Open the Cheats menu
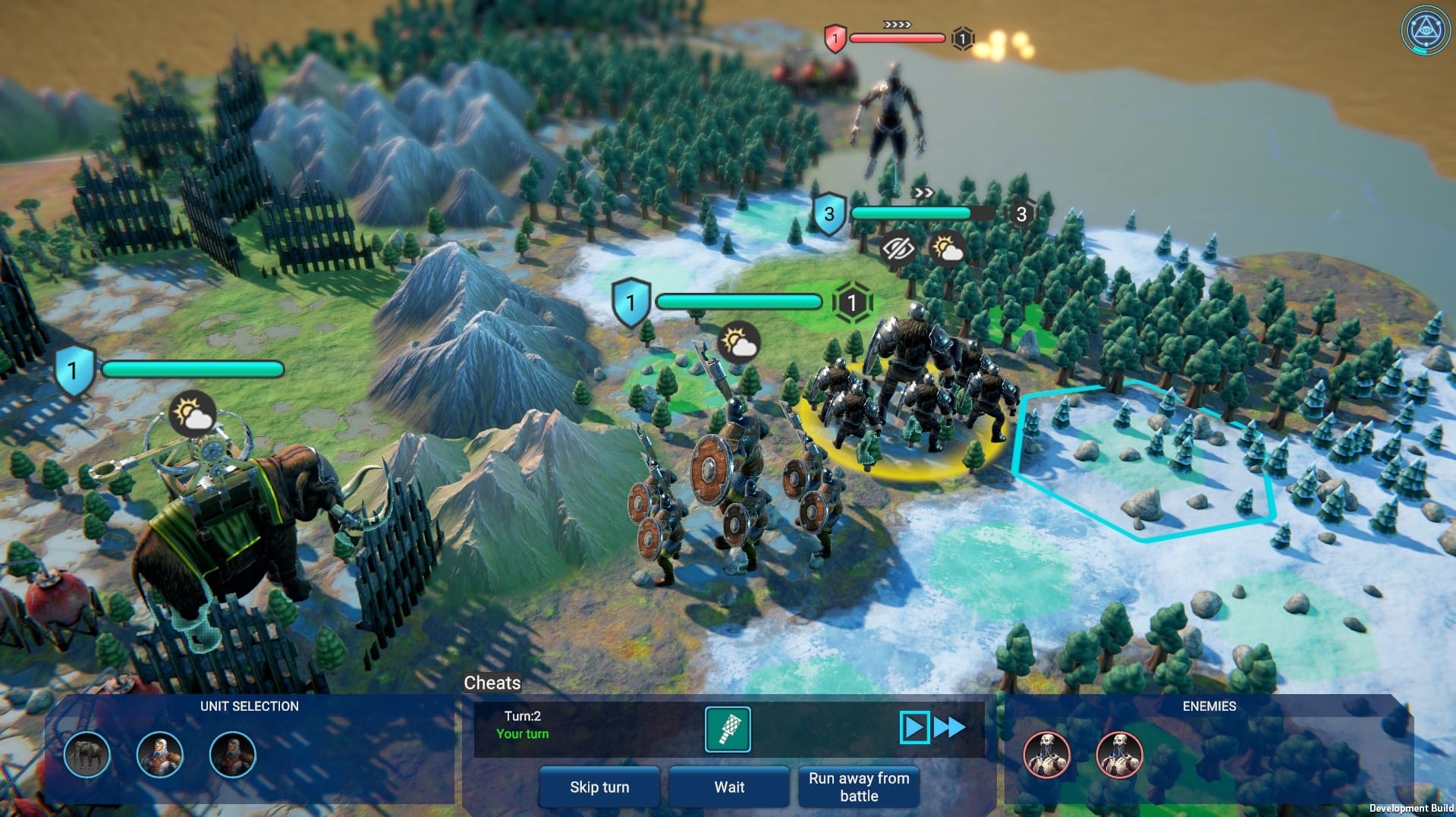Screen dimensions: 1456x817 (490, 683)
